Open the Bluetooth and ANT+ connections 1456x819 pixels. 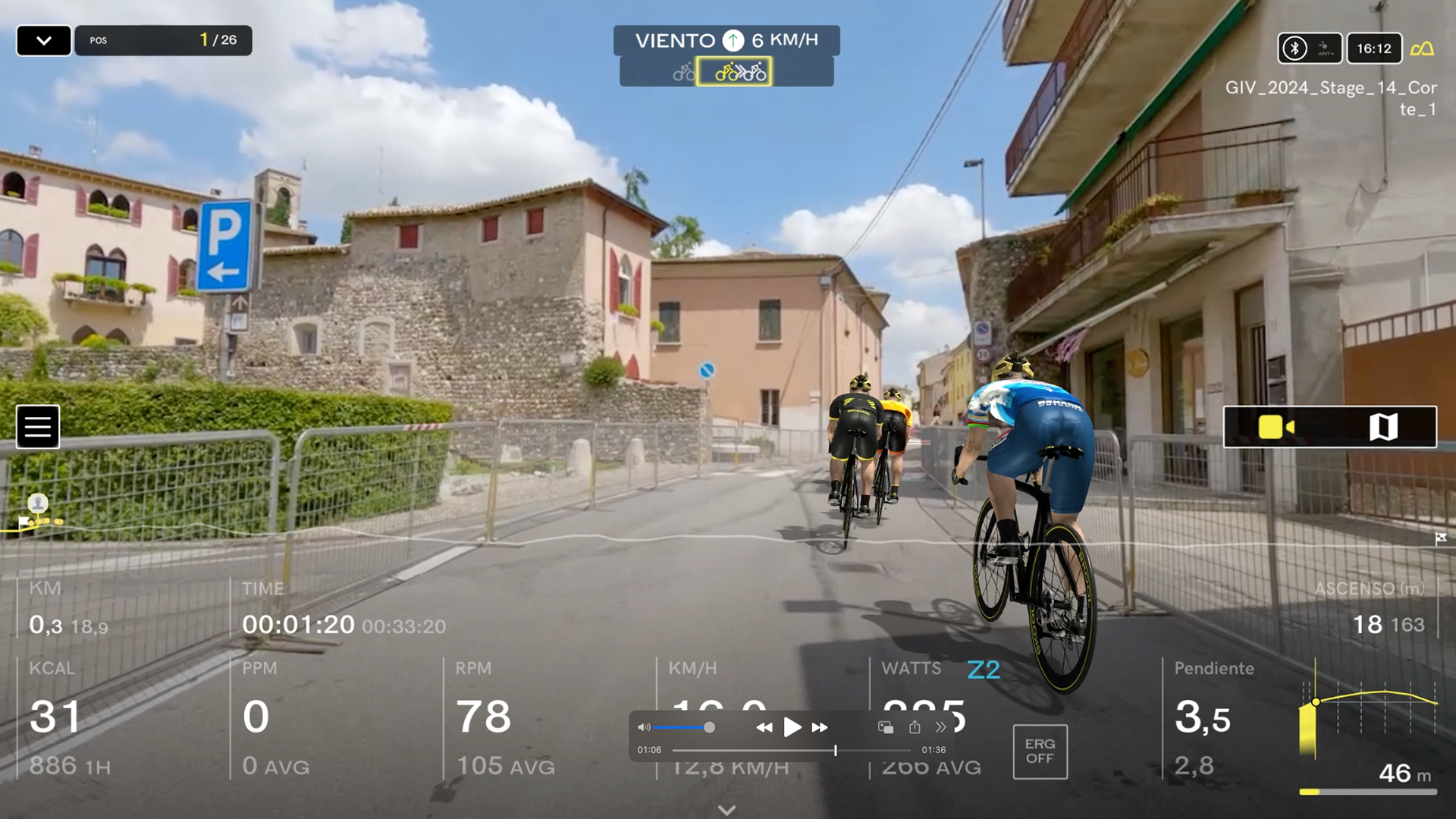pos(1310,49)
